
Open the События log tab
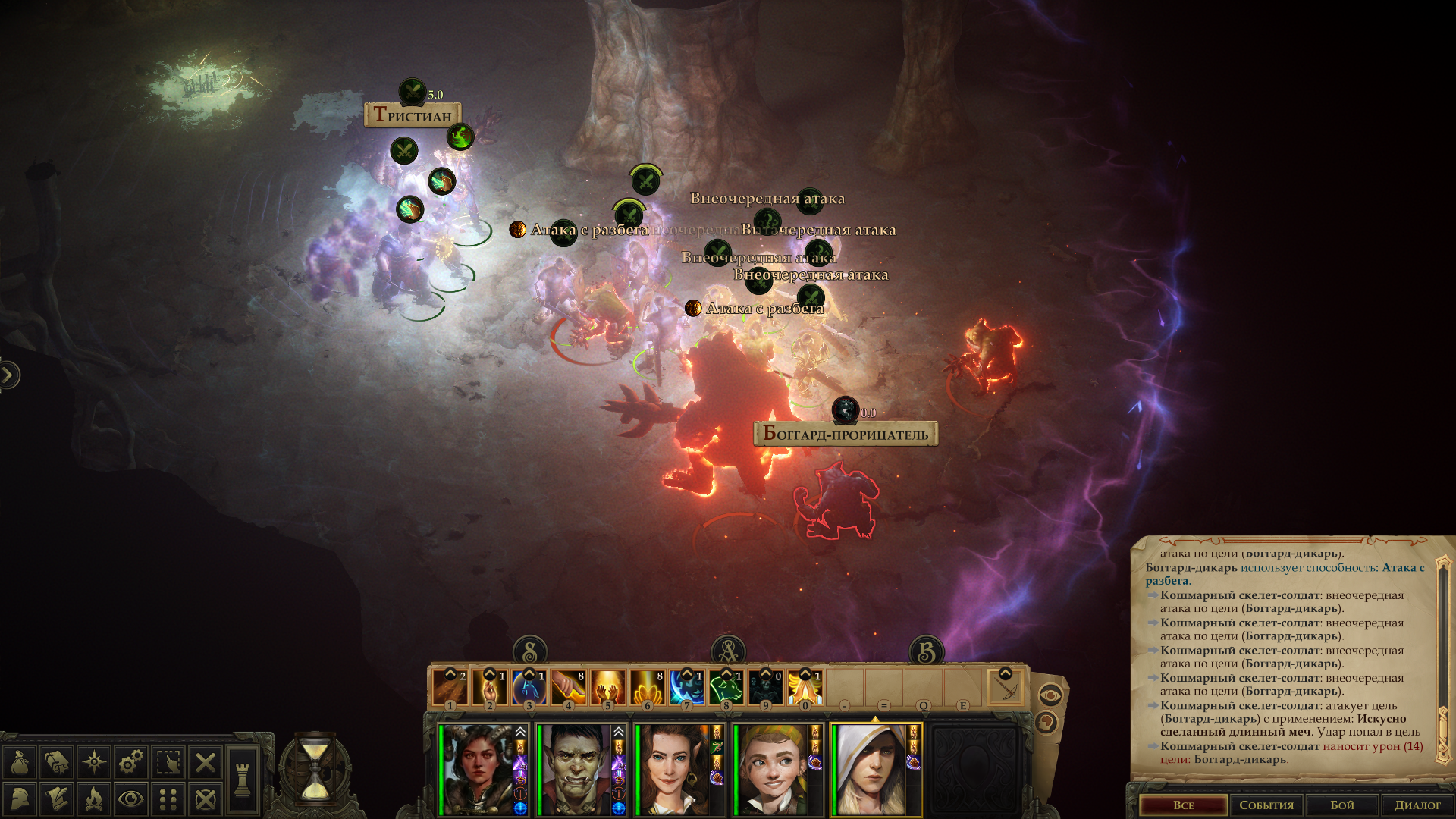click(x=1266, y=805)
